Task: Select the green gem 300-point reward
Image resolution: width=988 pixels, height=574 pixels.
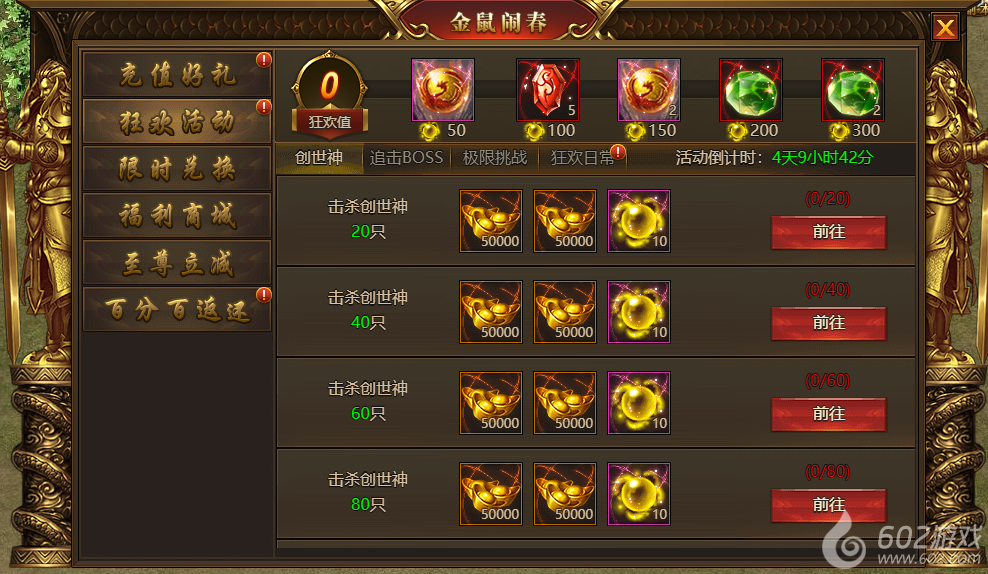Action: pyautogui.click(x=853, y=90)
